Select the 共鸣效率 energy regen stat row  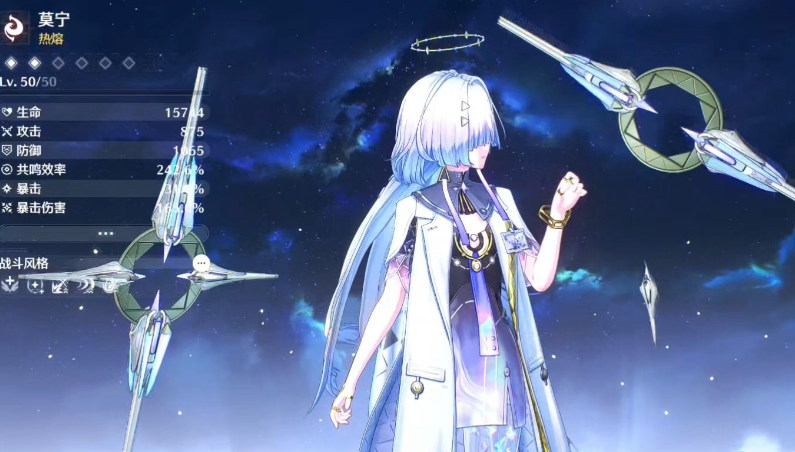click(104, 169)
